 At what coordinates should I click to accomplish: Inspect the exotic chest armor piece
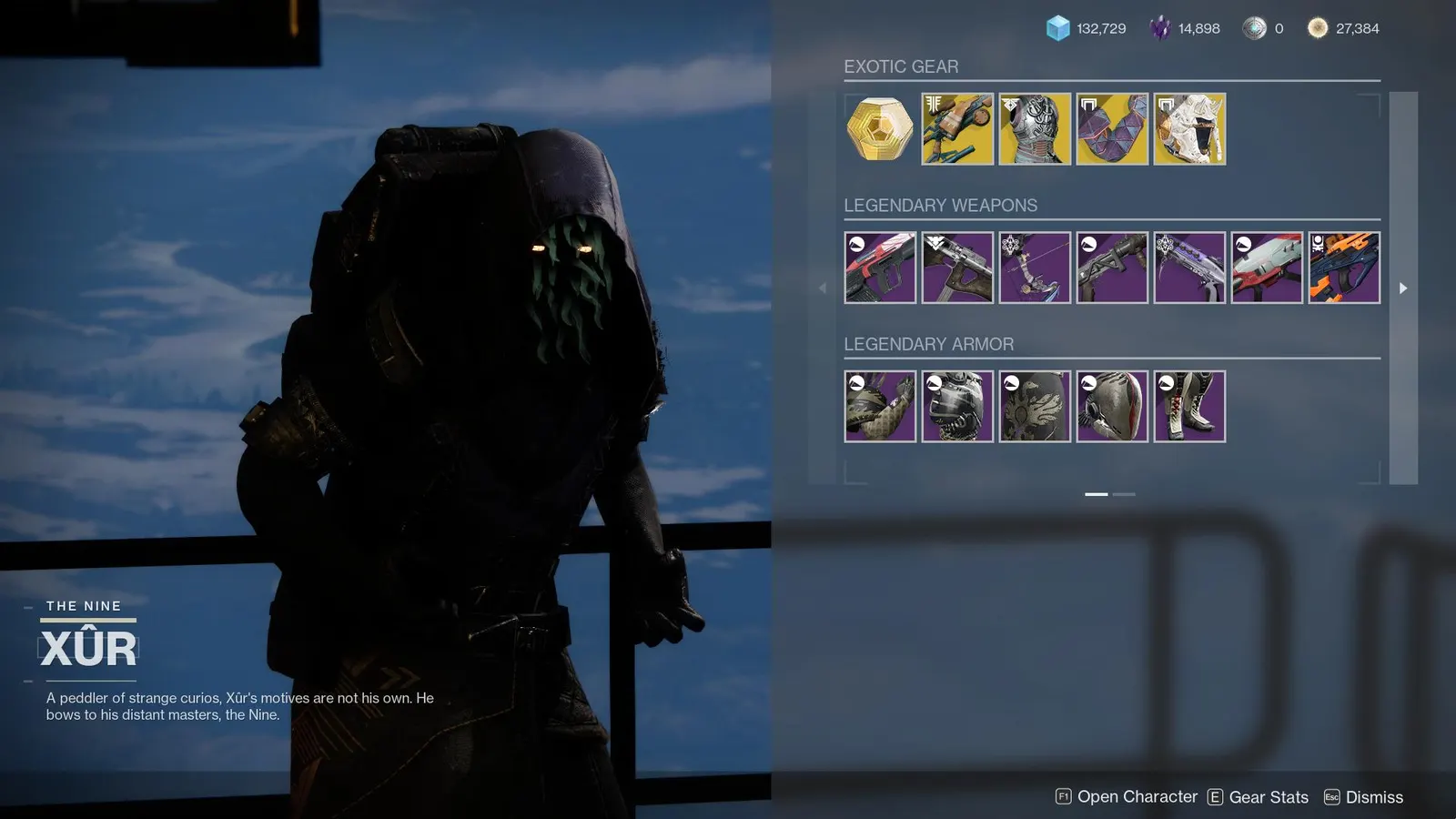coord(1034,128)
